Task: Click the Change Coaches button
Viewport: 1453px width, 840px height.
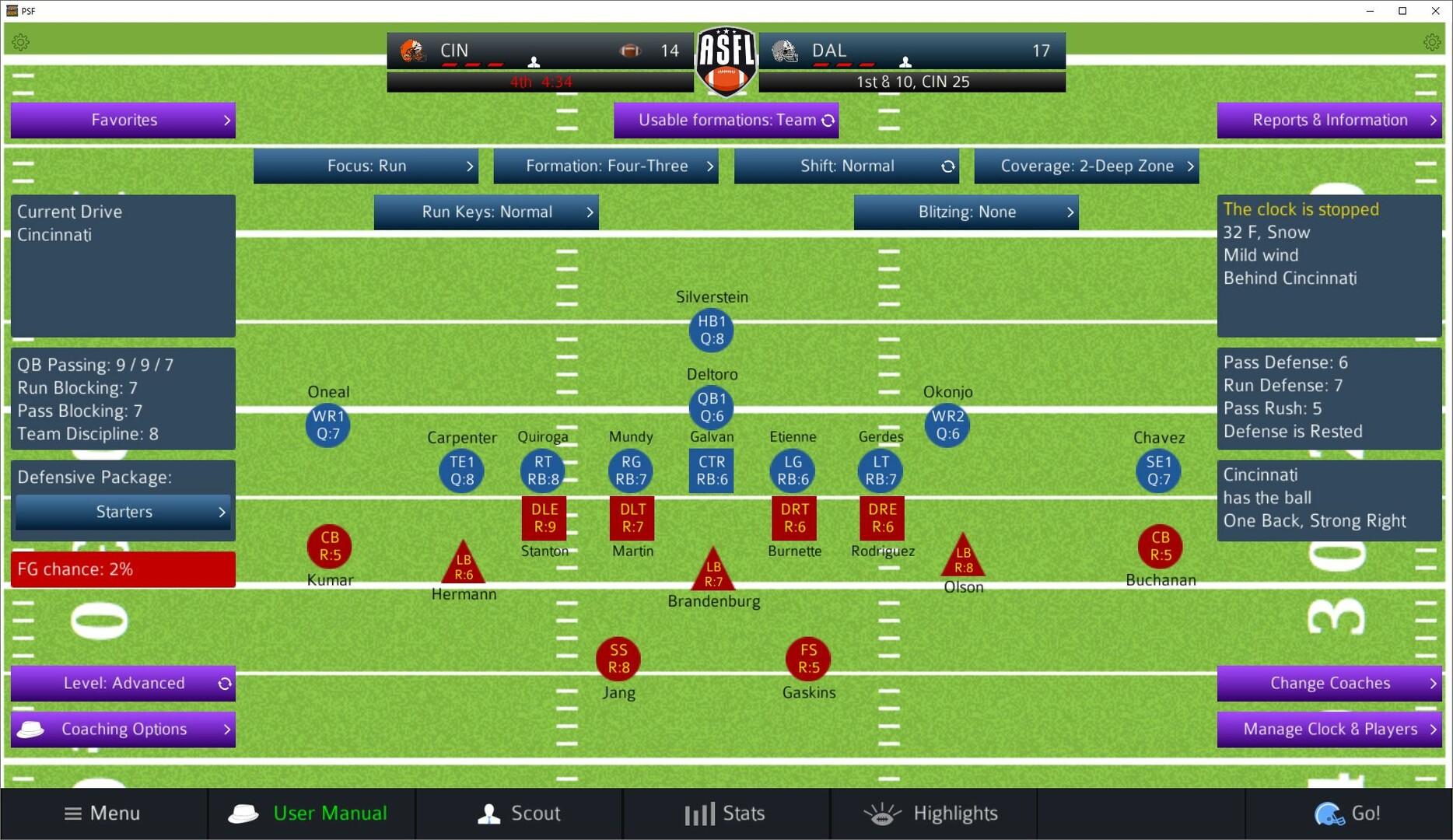Action: click(x=1329, y=683)
